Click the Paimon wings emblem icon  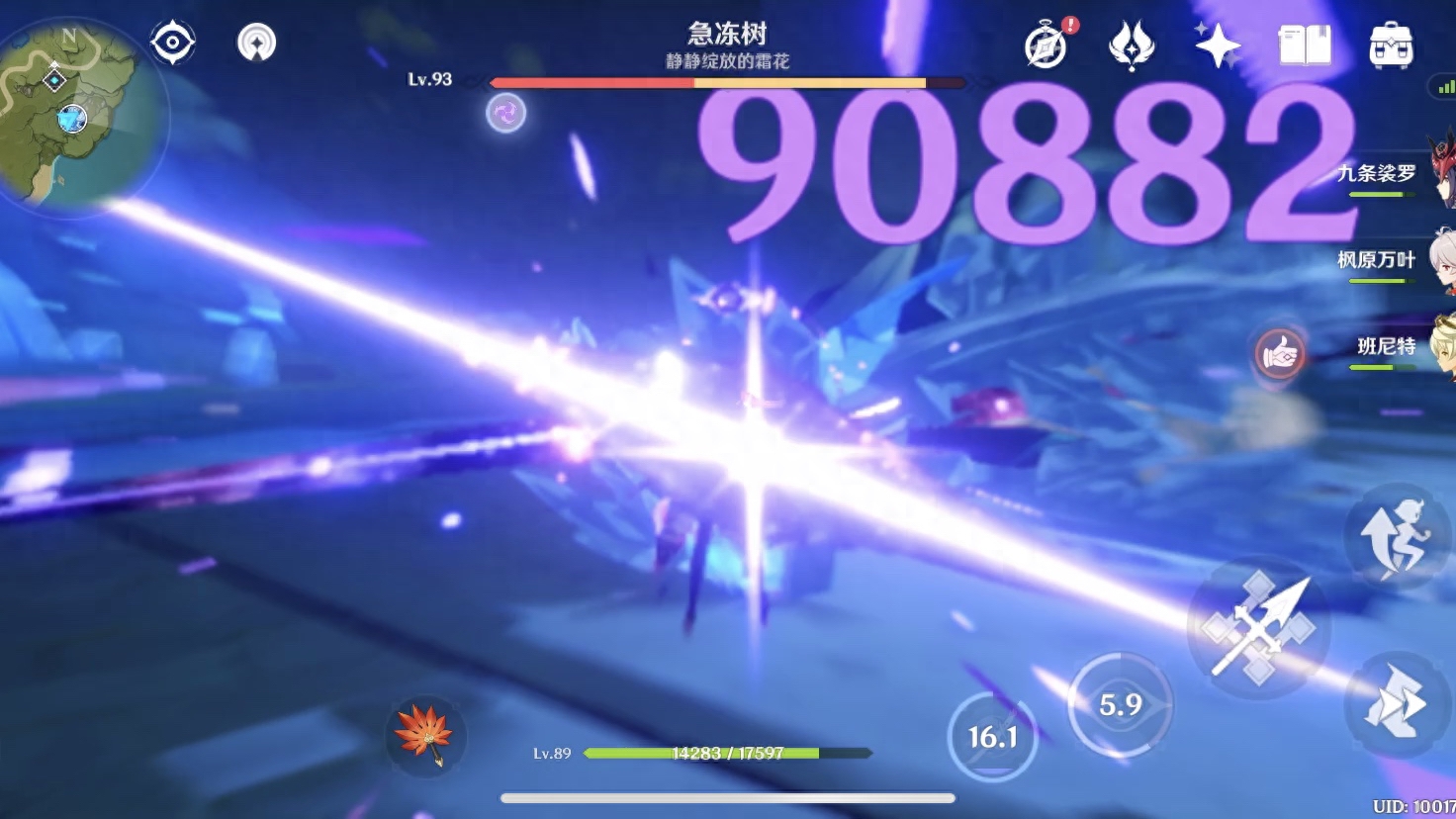click(1131, 45)
